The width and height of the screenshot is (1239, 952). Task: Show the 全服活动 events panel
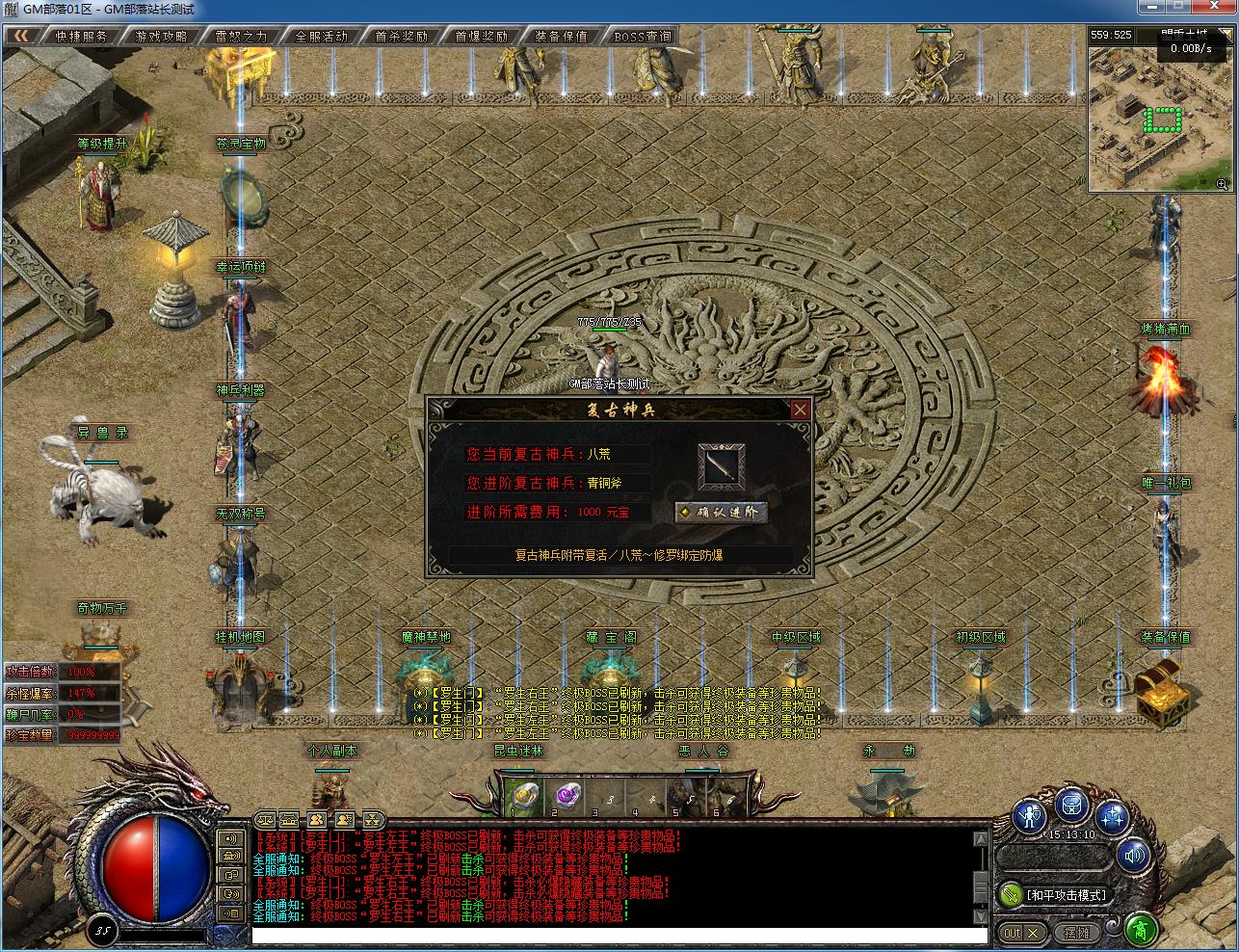(x=321, y=37)
